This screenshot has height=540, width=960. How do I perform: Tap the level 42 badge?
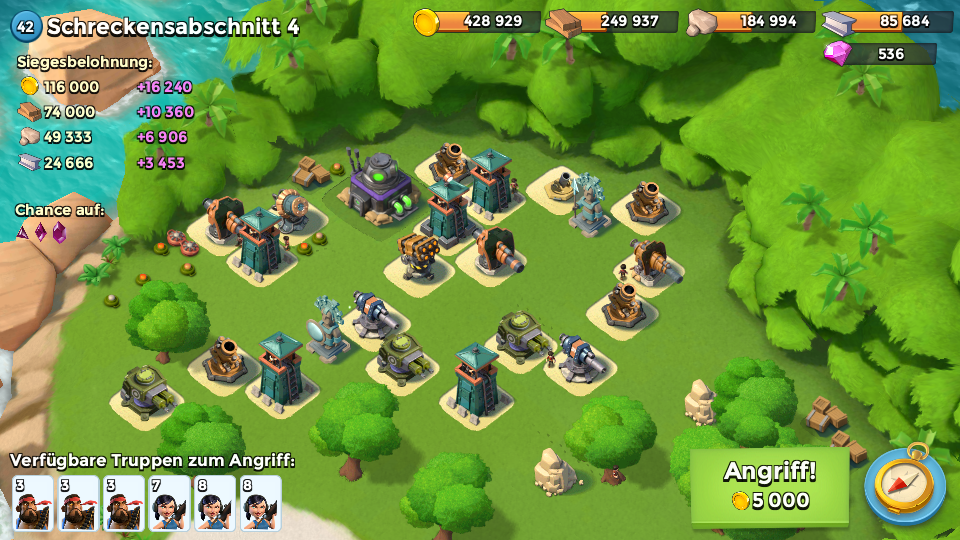tap(24, 26)
